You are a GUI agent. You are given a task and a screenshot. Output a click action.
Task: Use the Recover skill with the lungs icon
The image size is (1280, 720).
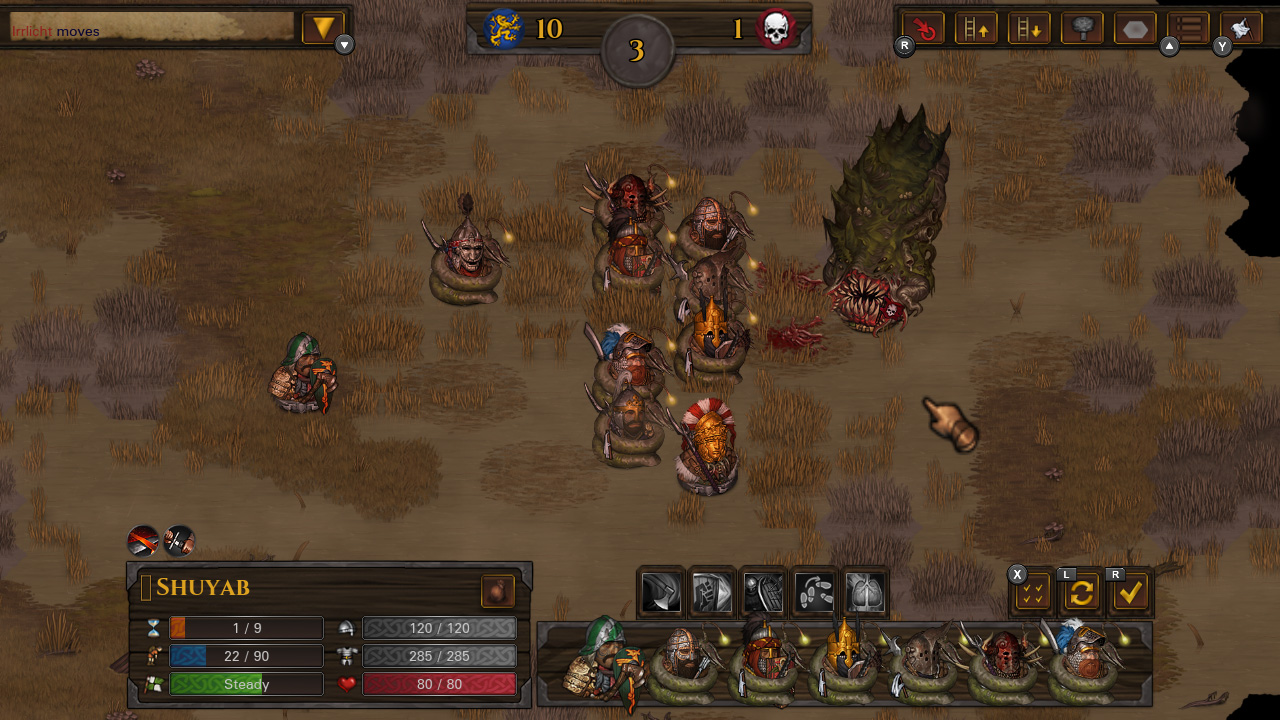click(865, 592)
